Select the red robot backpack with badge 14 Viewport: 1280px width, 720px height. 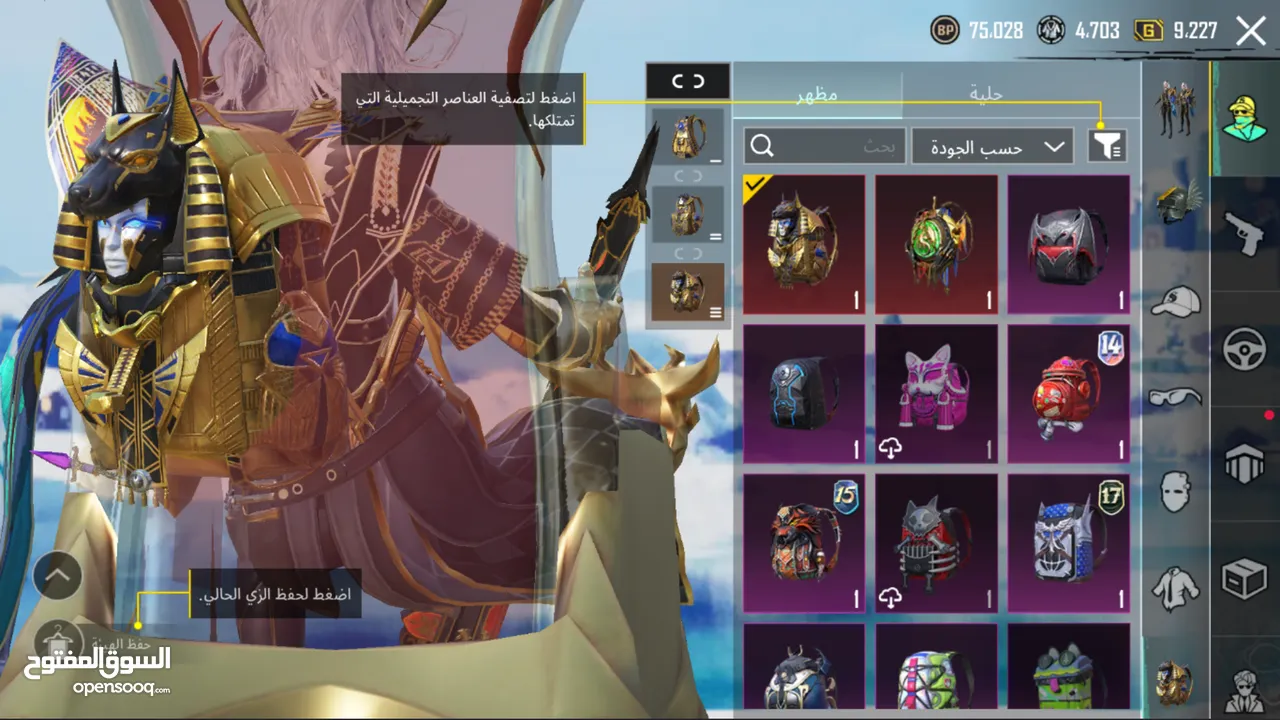coord(1068,394)
